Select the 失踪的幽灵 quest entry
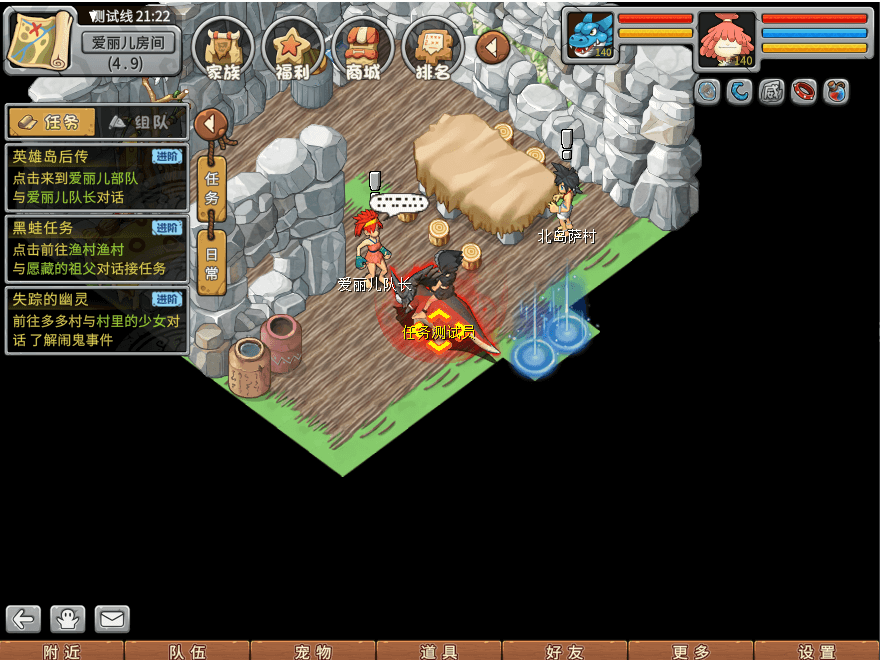 click(96, 319)
